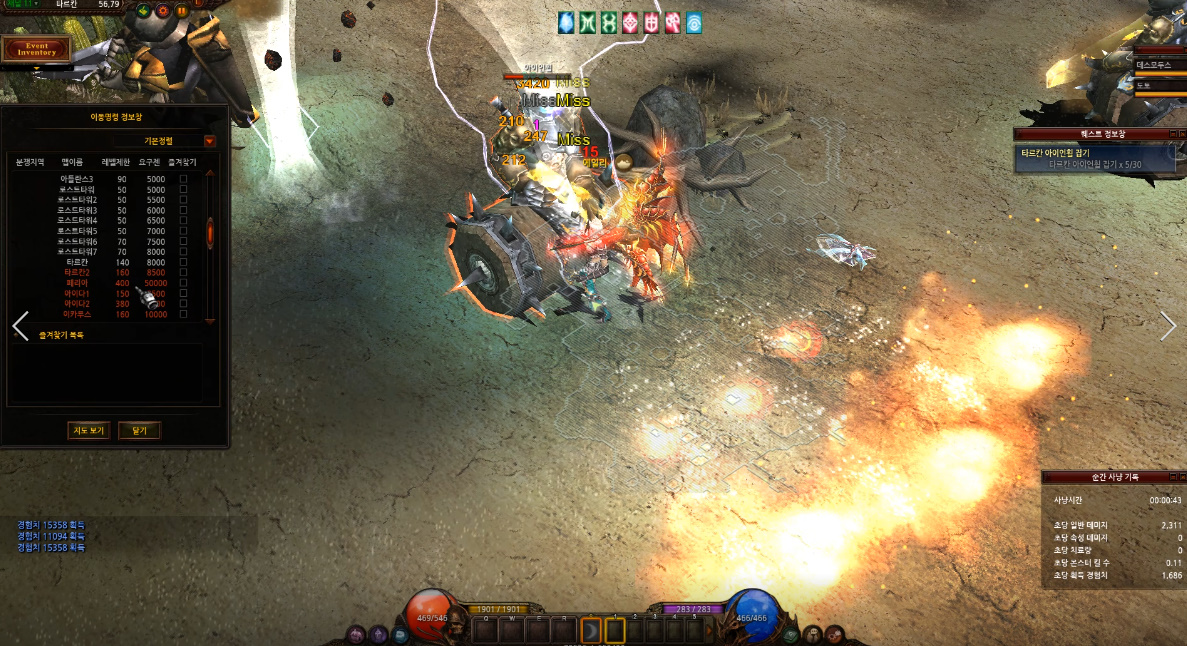
Task: Click the right white arrow
Action: coord(1168,326)
